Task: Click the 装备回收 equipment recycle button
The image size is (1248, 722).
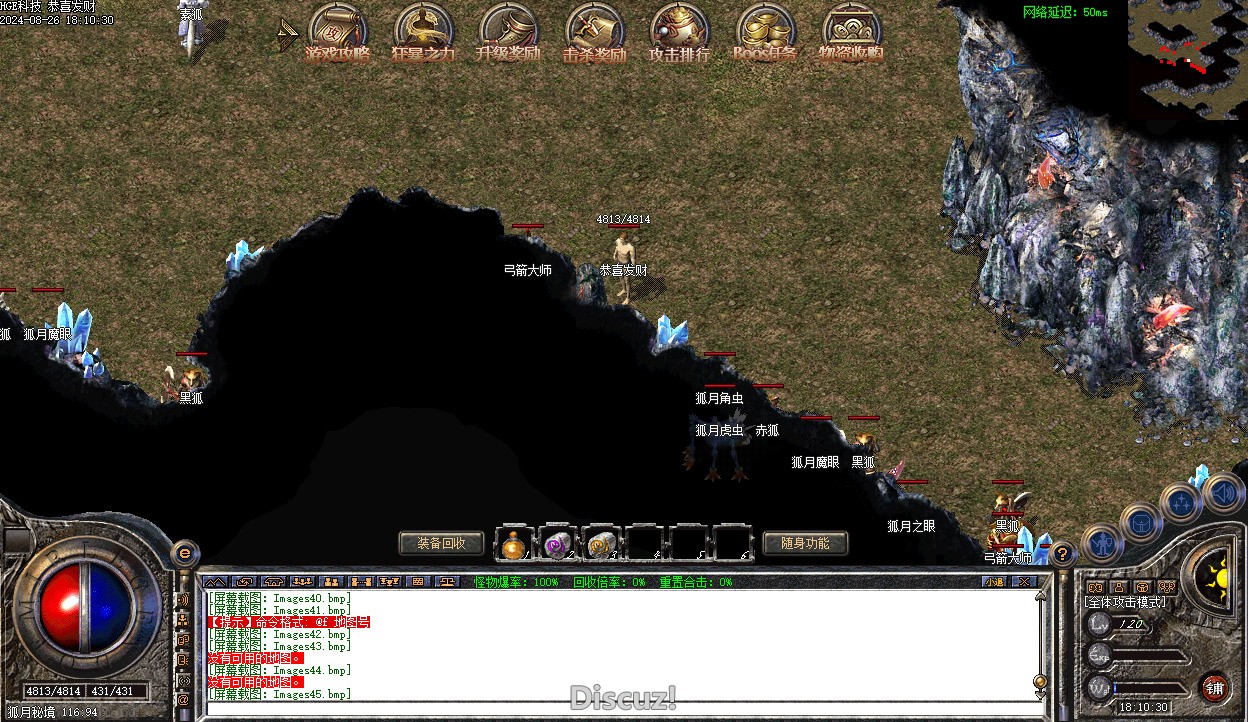Action: pos(441,543)
